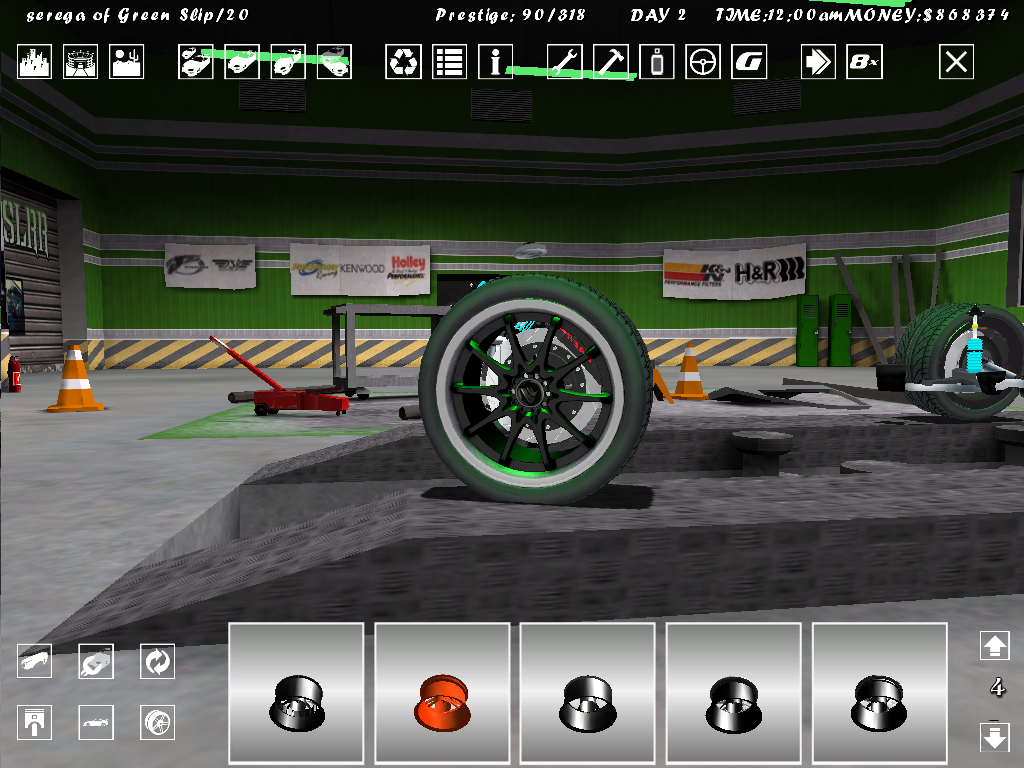The height and width of the screenshot is (768, 1024).
Task: Choose the spray paint can tool
Action: 656,62
